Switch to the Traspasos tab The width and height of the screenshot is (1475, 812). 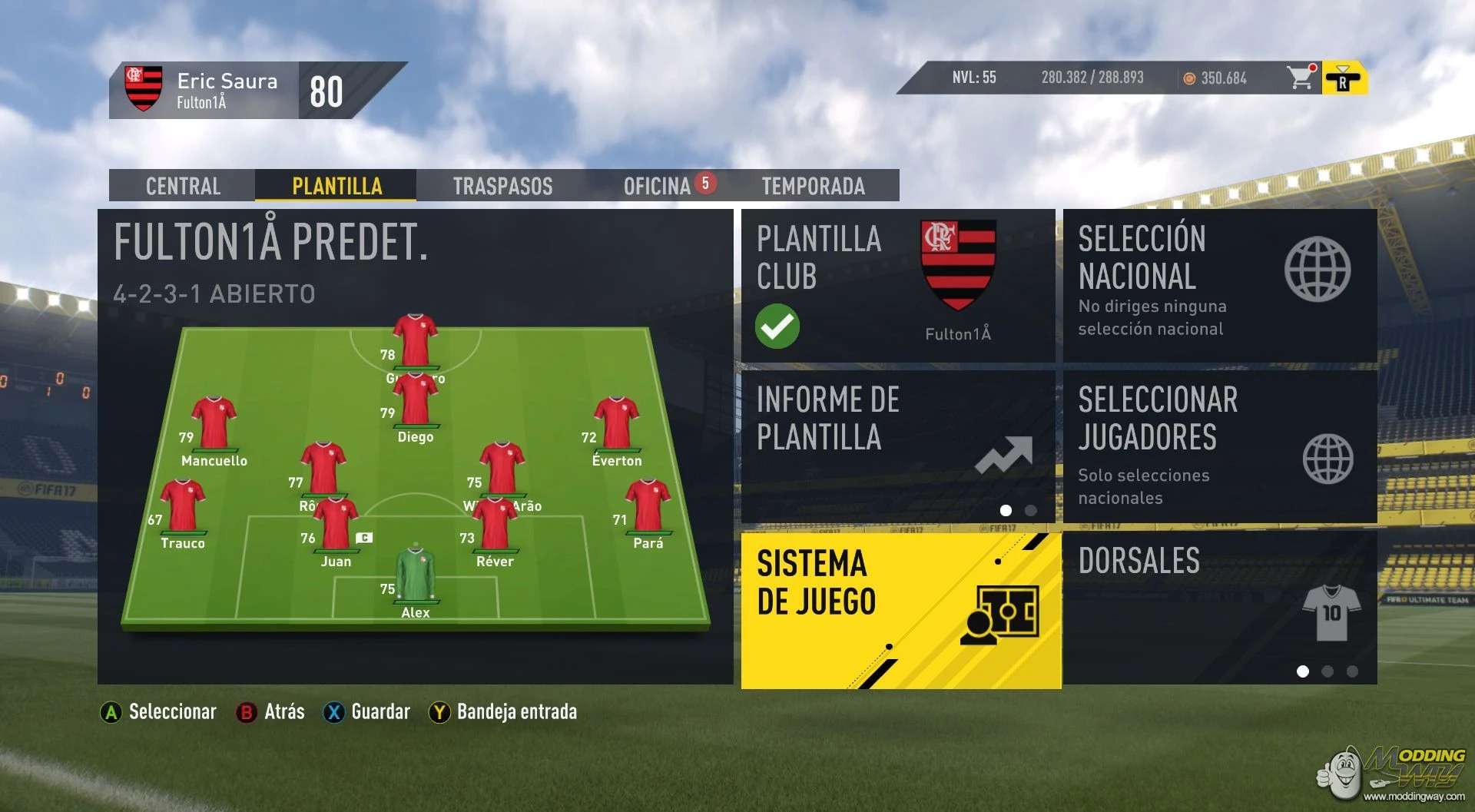tap(501, 186)
